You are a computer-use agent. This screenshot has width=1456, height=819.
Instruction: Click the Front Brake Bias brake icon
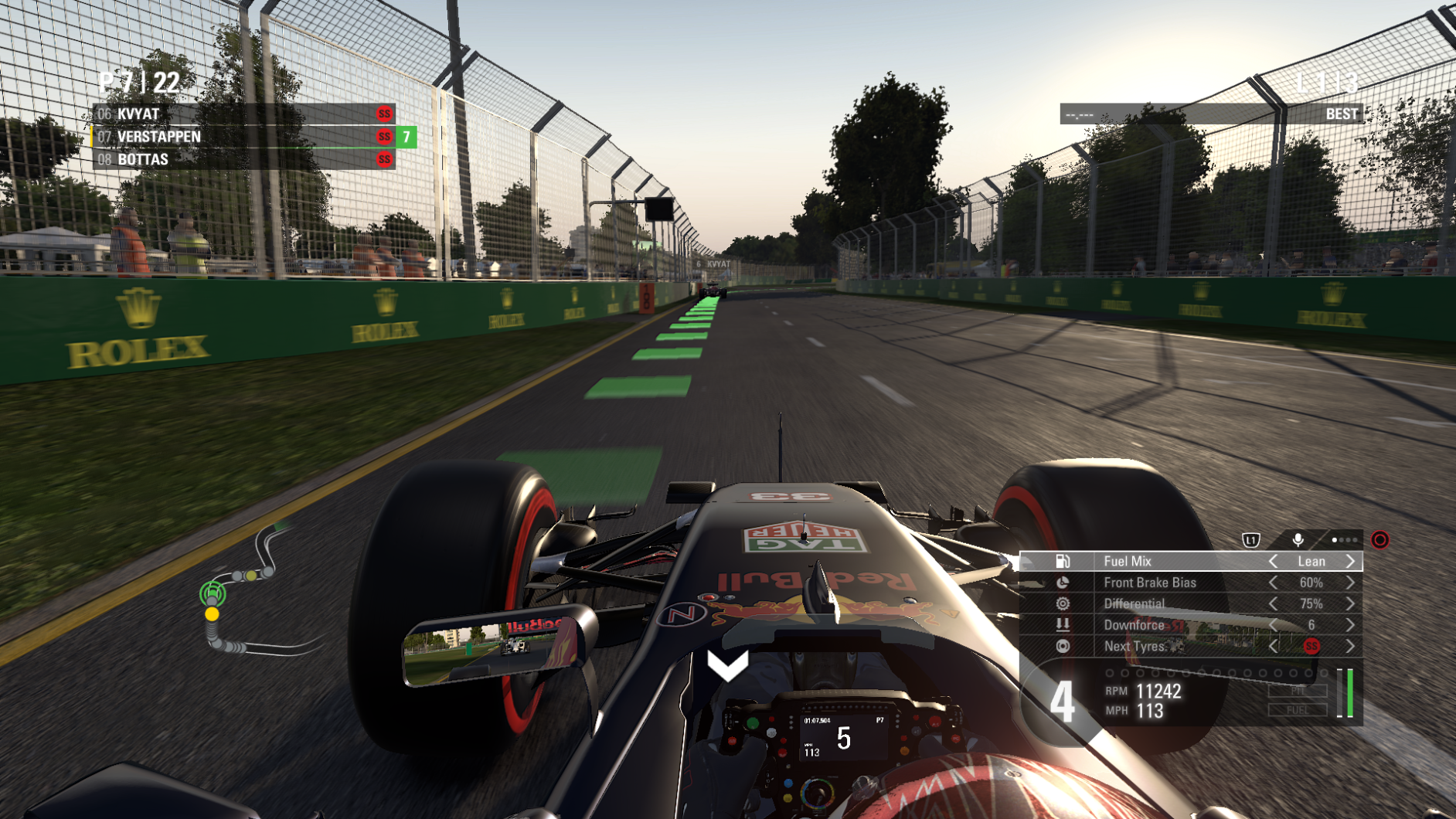click(x=1062, y=583)
